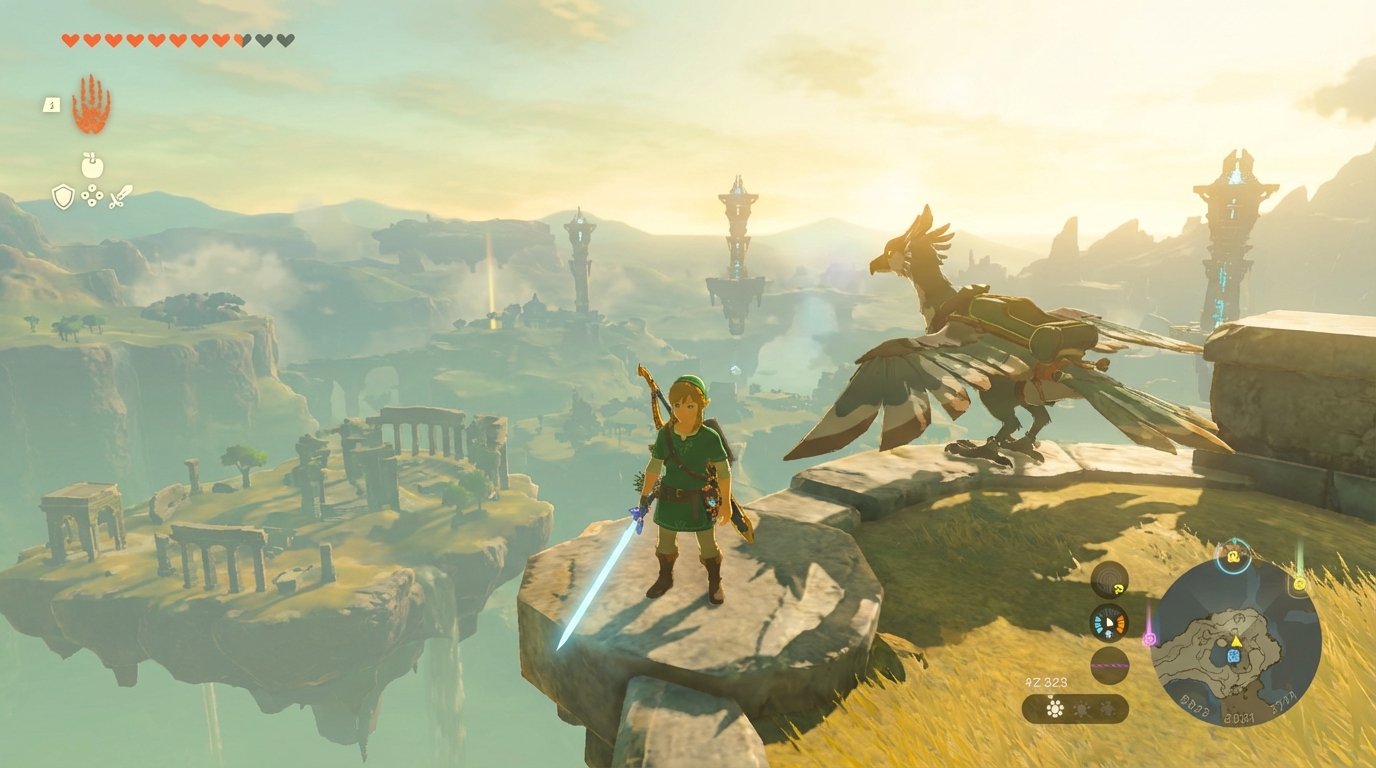Select the sword and arrow icon
This screenshot has width=1376, height=768.
click(x=120, y=196)
